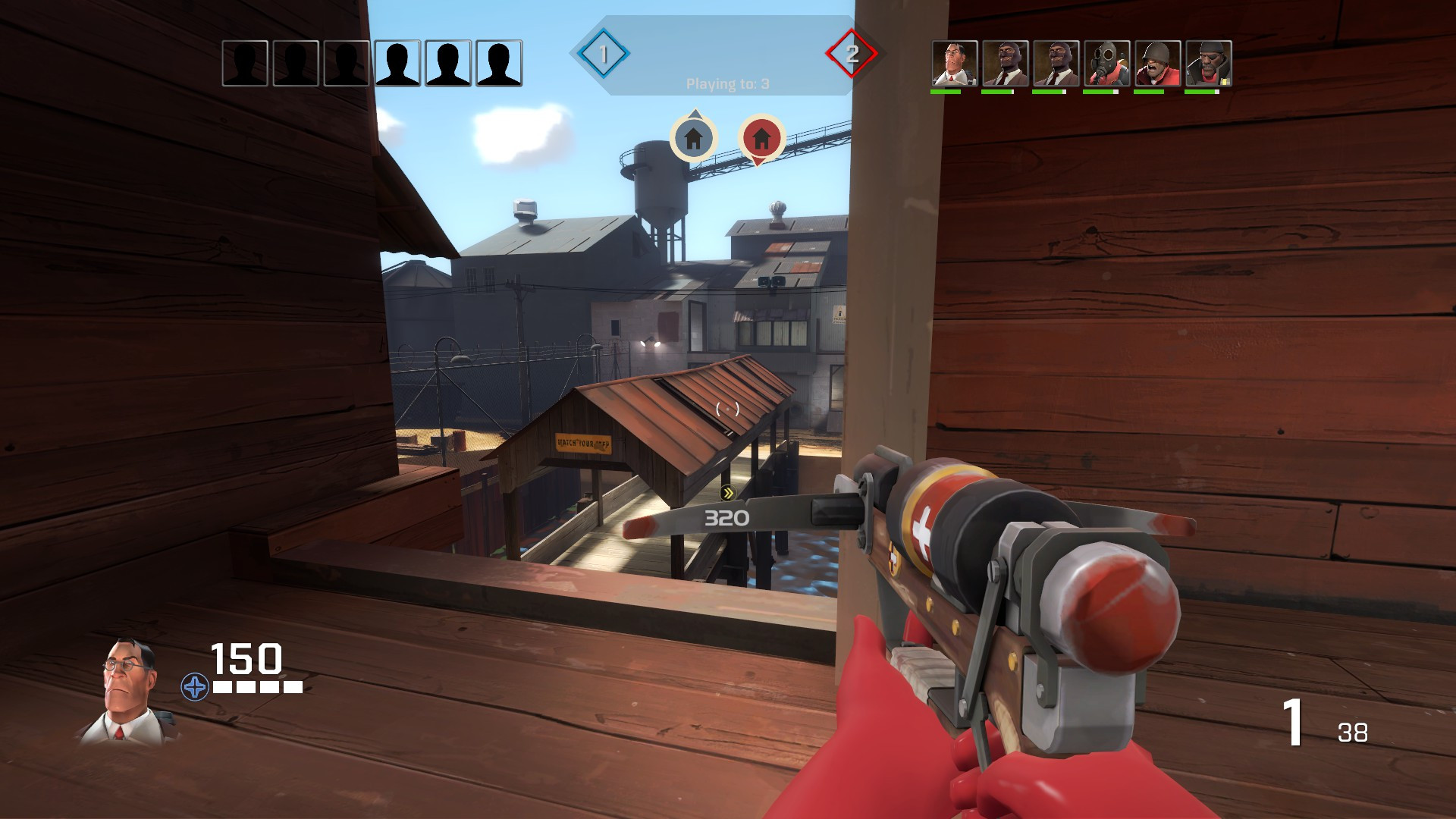Click the last enemy silhouette avatar

coord(497,64)
